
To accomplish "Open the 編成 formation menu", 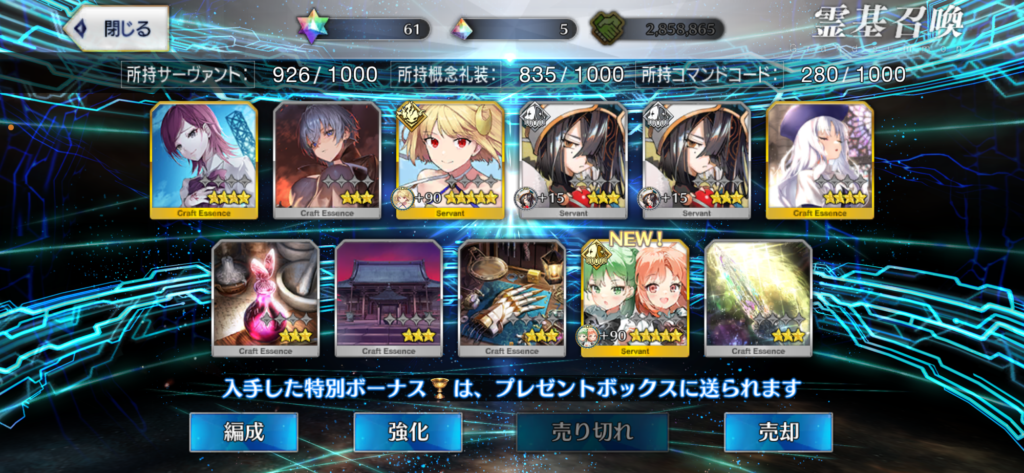I will click(x=244, y=432).
